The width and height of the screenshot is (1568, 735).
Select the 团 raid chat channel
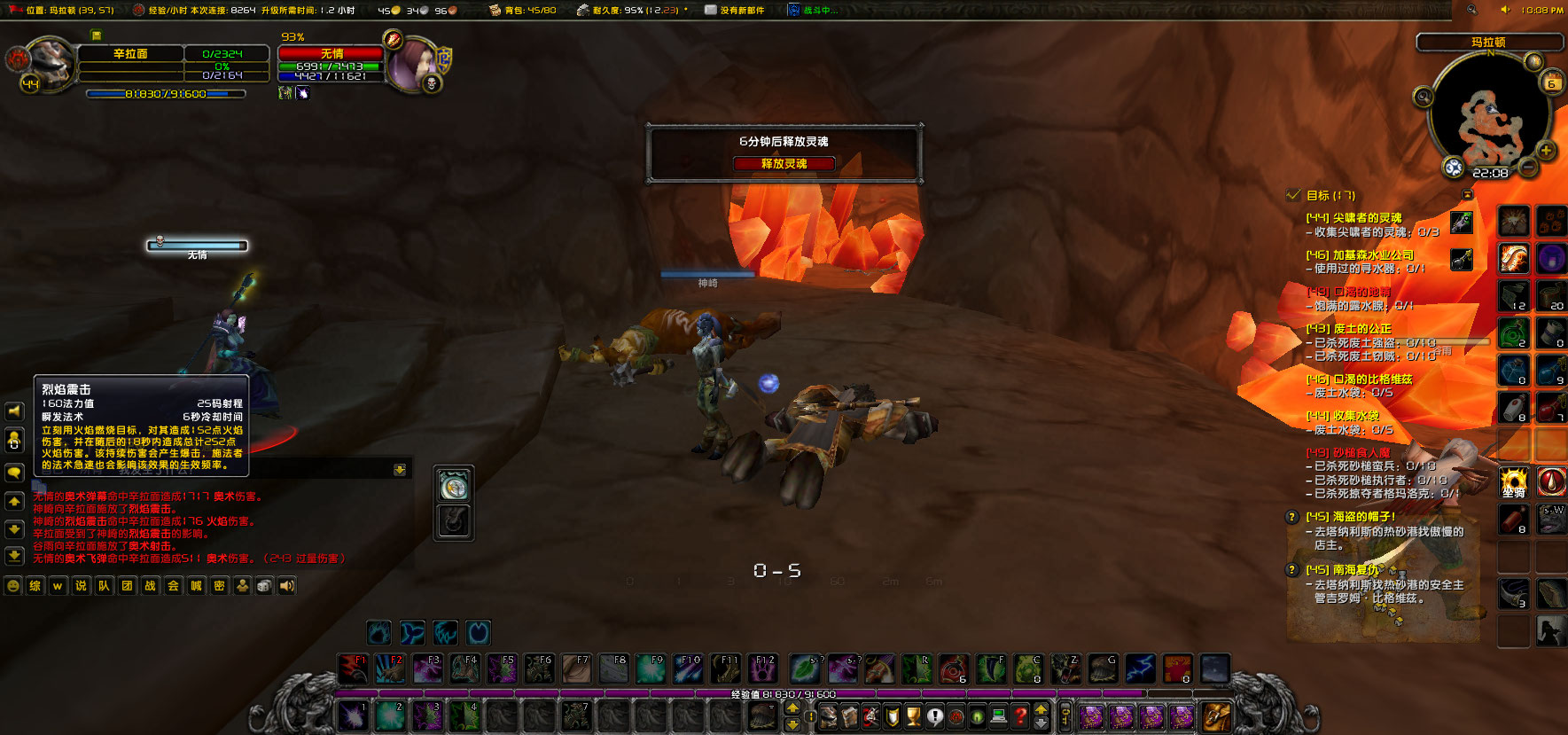click(126, 585)
